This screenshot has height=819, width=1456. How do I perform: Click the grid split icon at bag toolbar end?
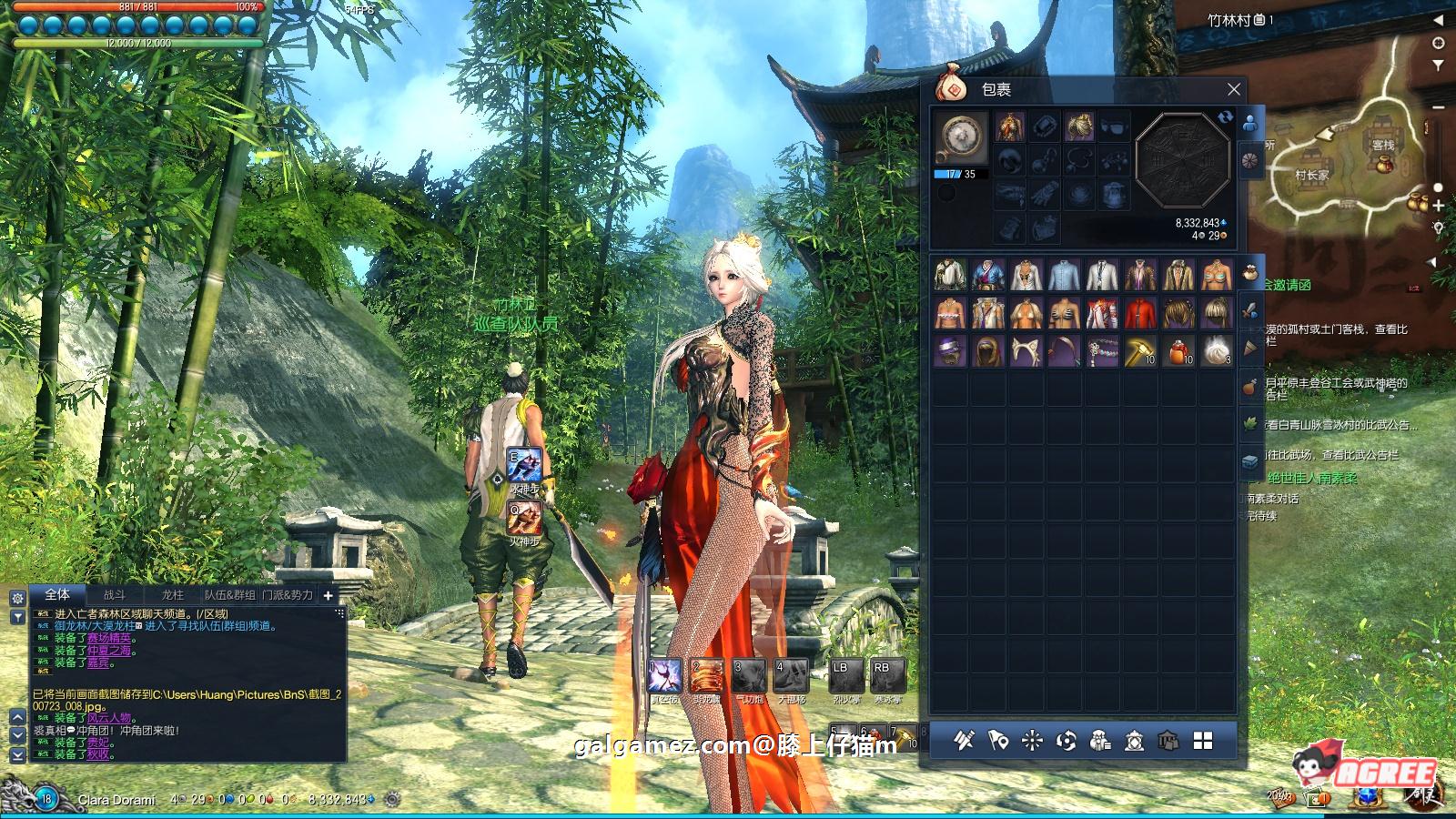point(1202,740)
